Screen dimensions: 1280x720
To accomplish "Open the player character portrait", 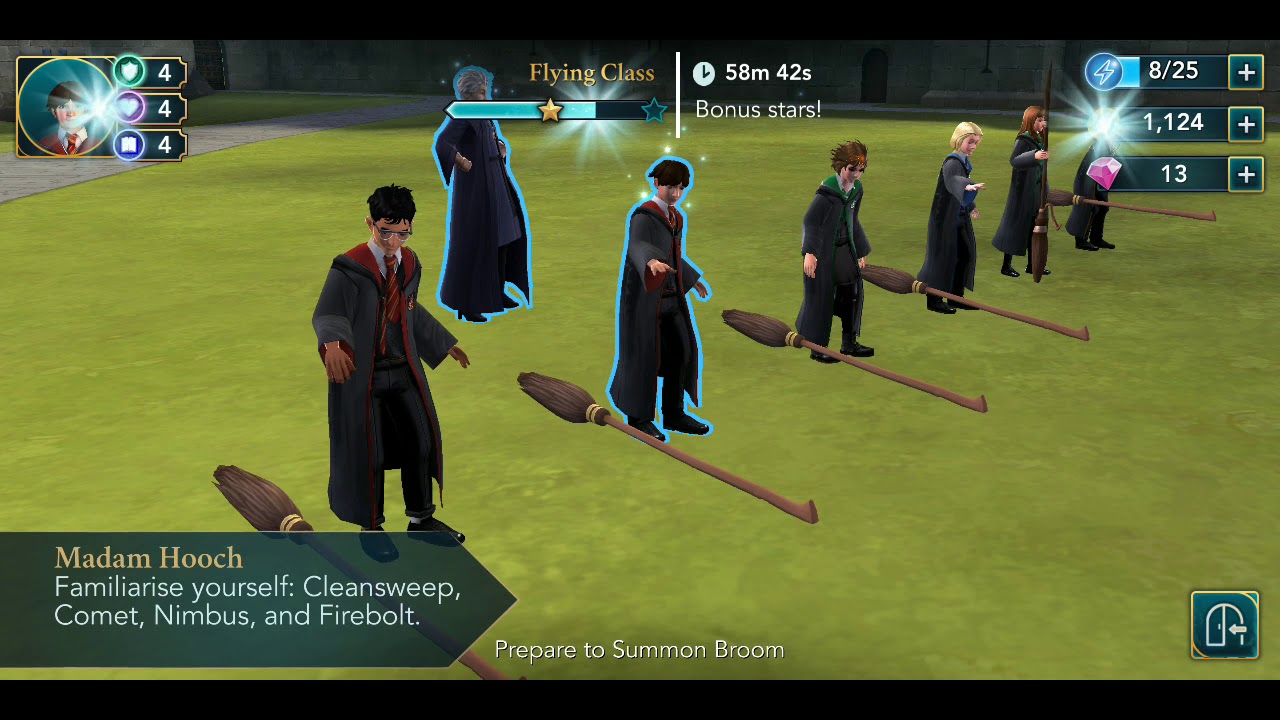I will (68, 108).
